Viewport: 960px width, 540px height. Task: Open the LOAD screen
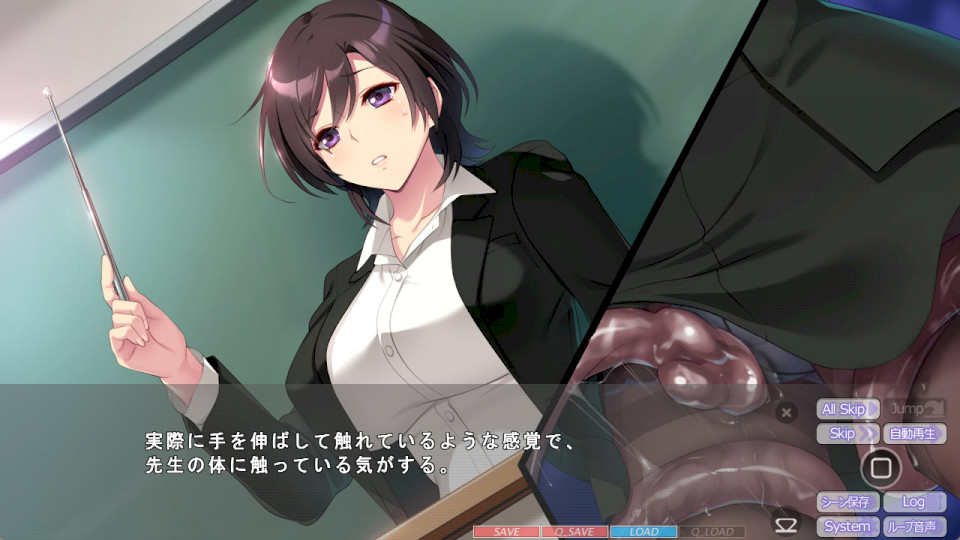click(x=643, y=532)
